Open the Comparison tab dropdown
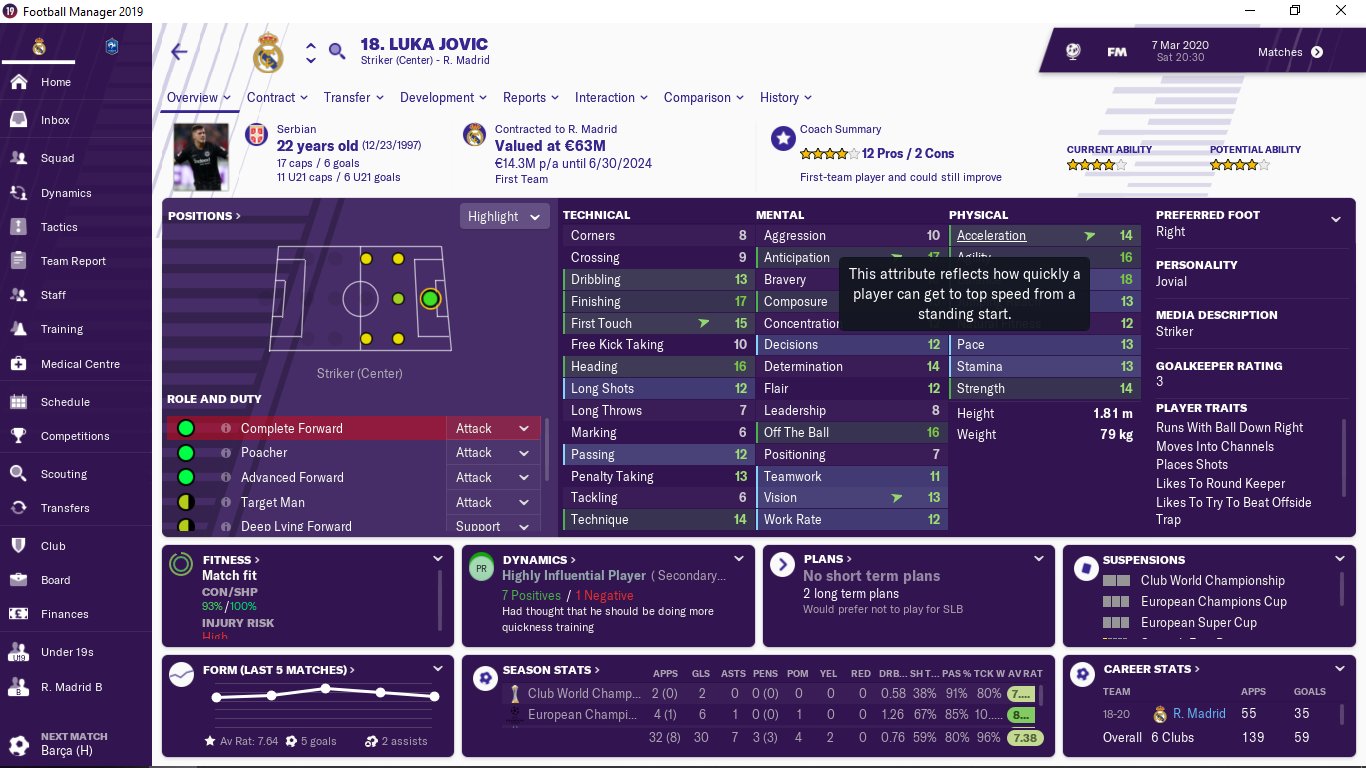 coord(703,97)
